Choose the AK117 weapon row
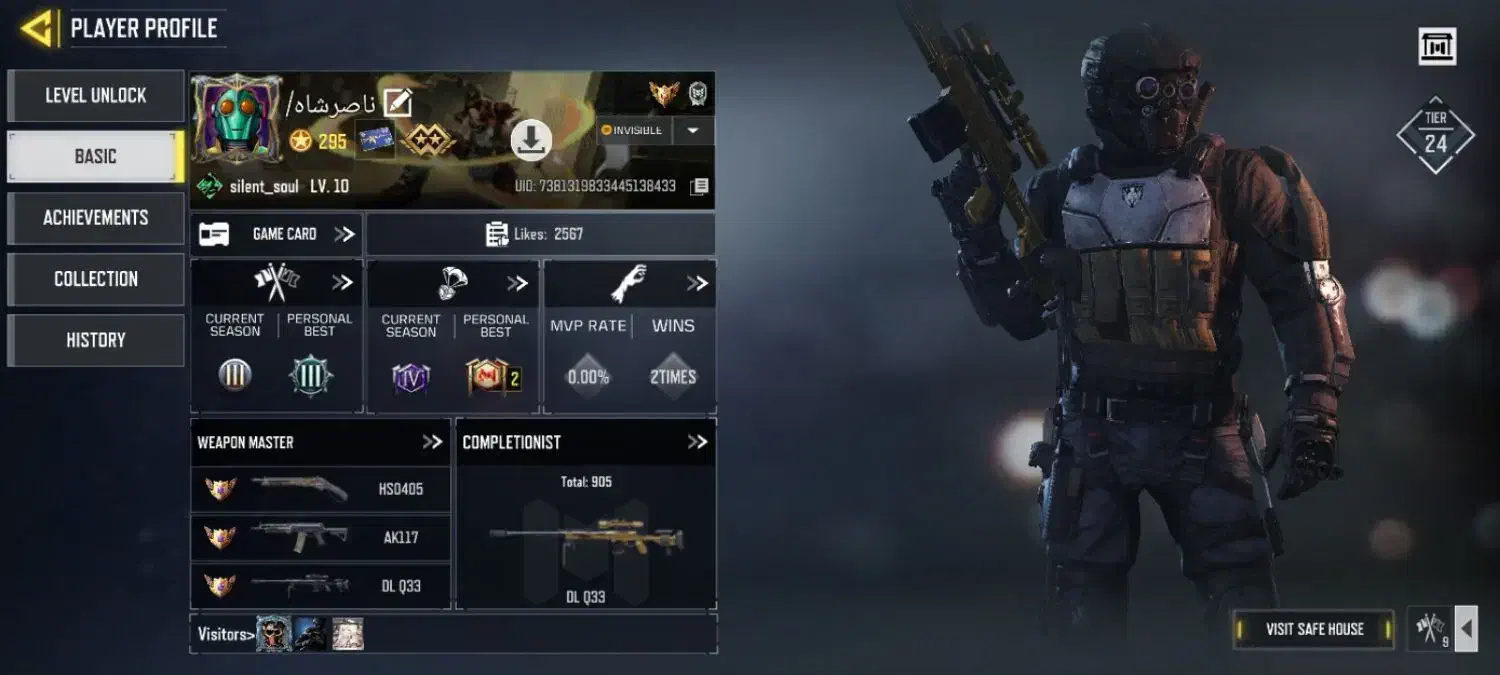 (321, 537)
